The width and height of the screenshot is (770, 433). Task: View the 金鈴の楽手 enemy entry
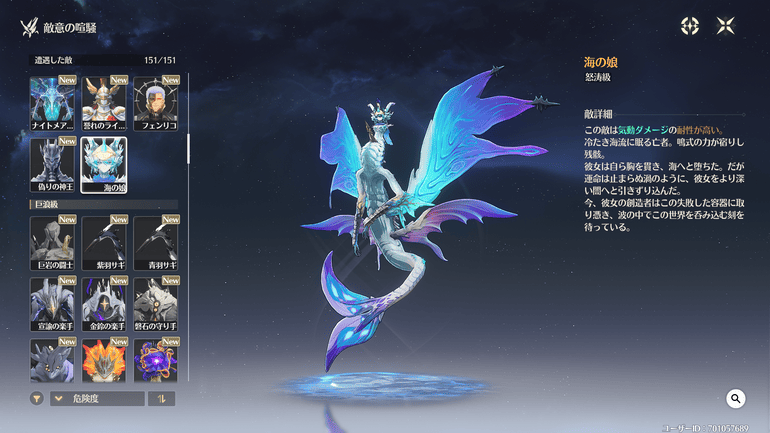[x=106, y=303]
